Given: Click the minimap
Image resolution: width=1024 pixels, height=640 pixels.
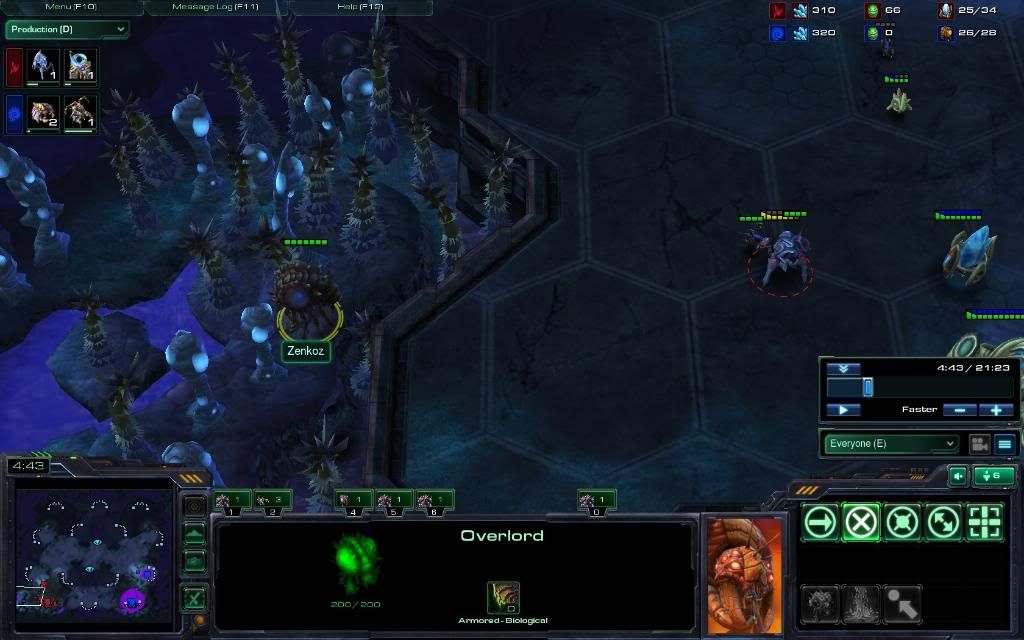Looking at the screenshot, I should click(x=95, y=545).
